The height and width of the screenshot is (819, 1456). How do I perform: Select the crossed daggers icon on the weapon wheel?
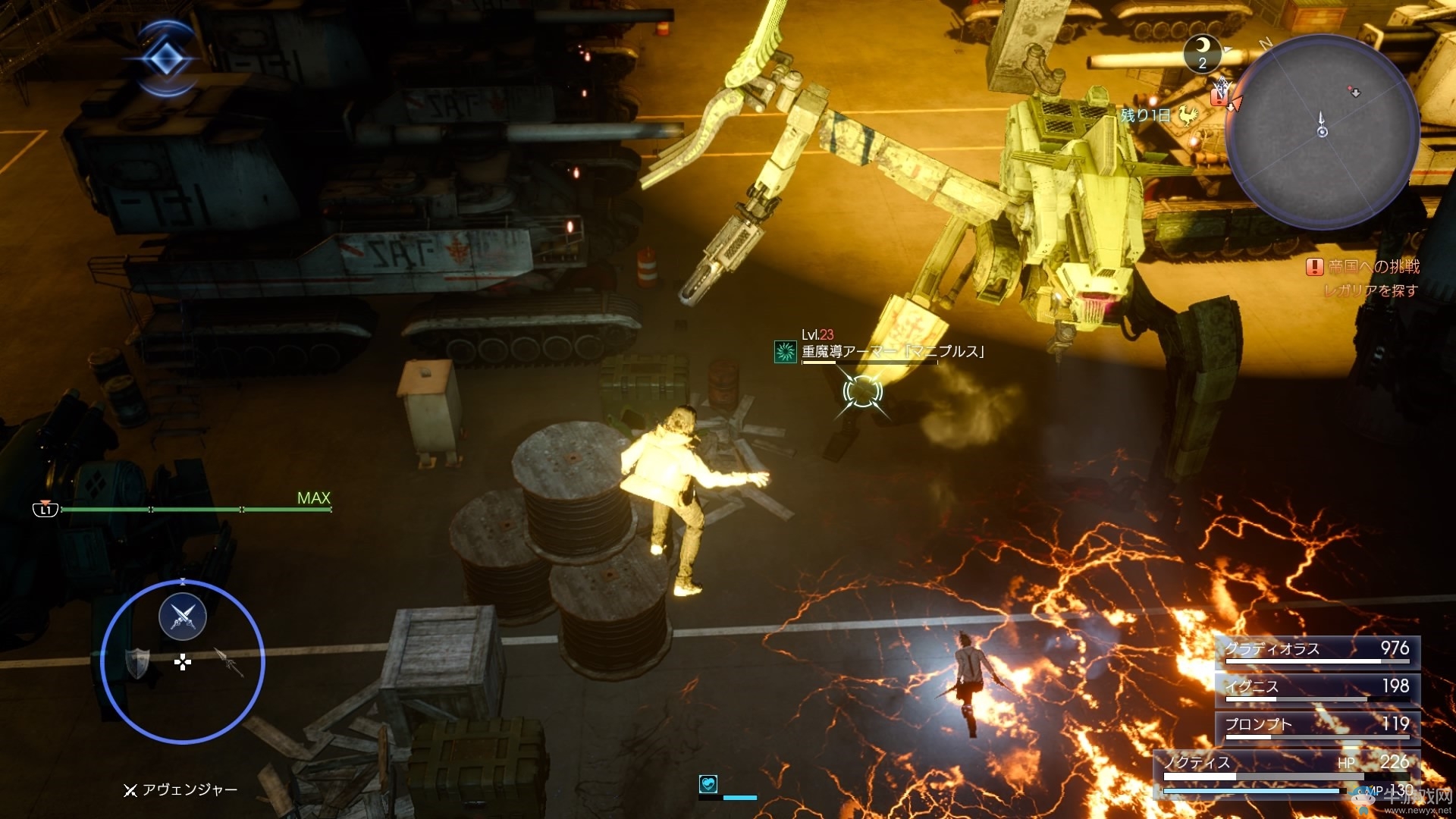pyautogui.click(x=183, y=617)
